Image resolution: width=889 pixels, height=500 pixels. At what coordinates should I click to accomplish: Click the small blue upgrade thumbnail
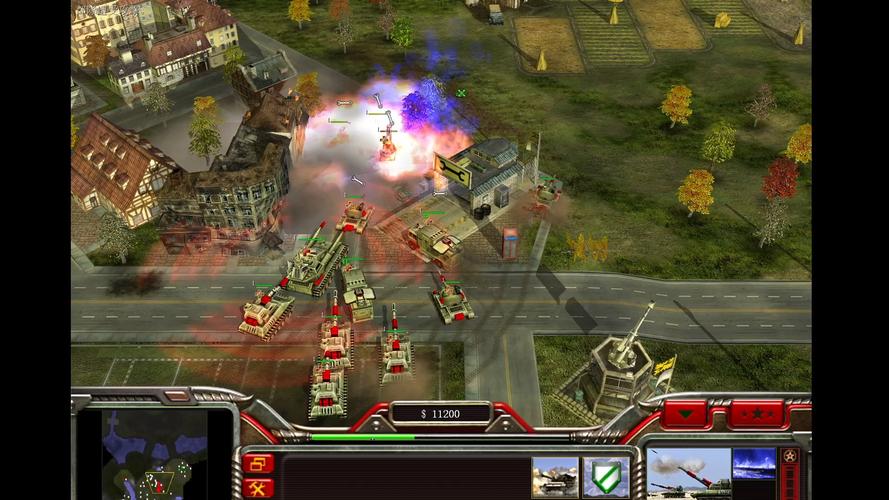point(754,463)
